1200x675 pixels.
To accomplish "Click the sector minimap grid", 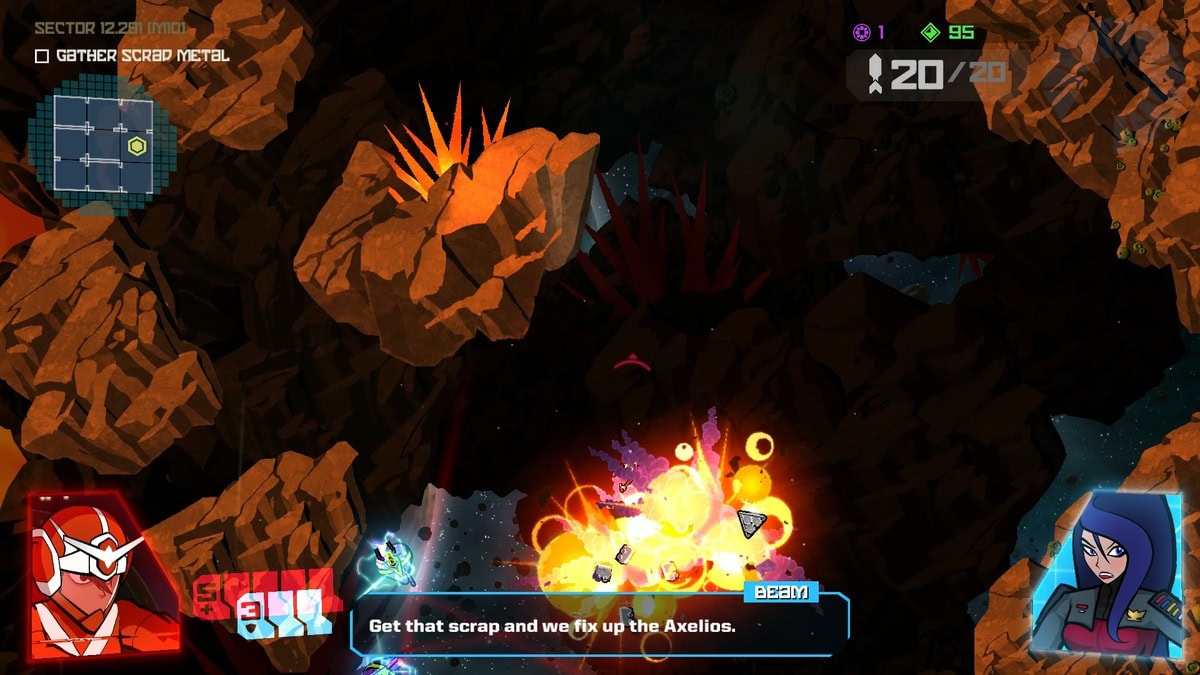I will (101, 143).
